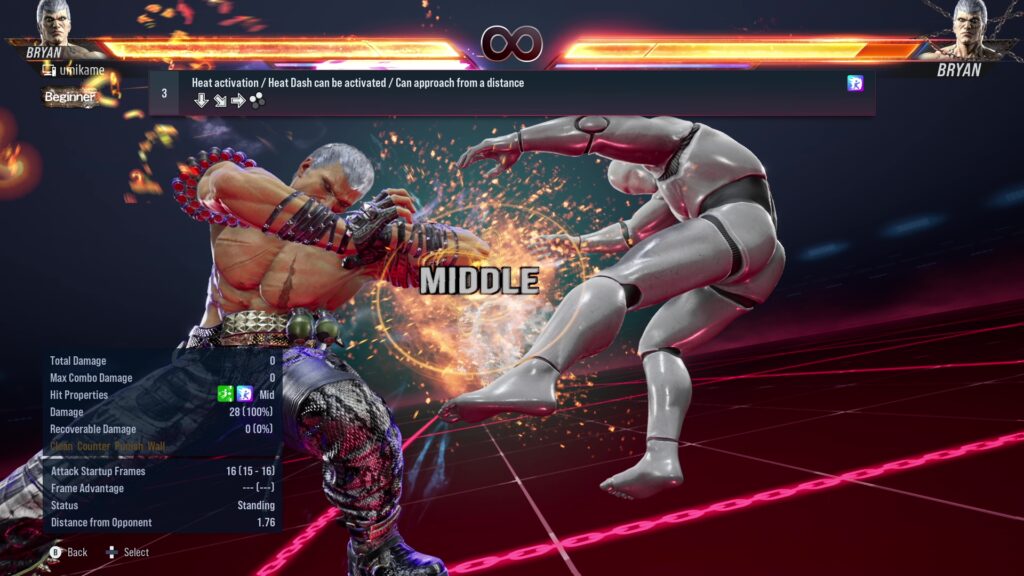The image size is (1024, 576).
Task: Click the purple Heat icon on the move row
Action: coord(855,84)
